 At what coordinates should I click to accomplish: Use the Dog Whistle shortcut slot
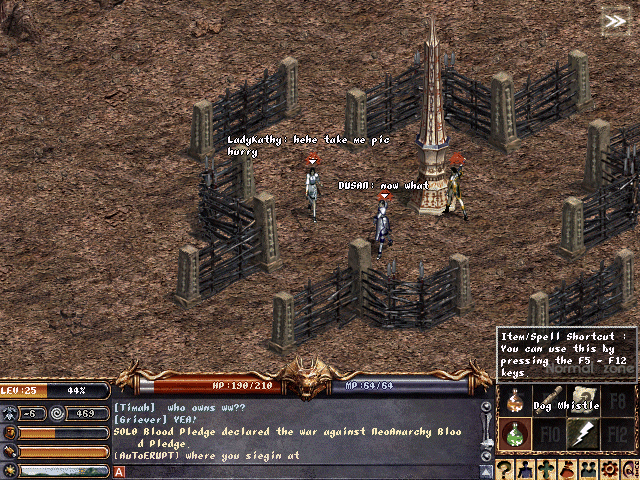click(548, 402)
